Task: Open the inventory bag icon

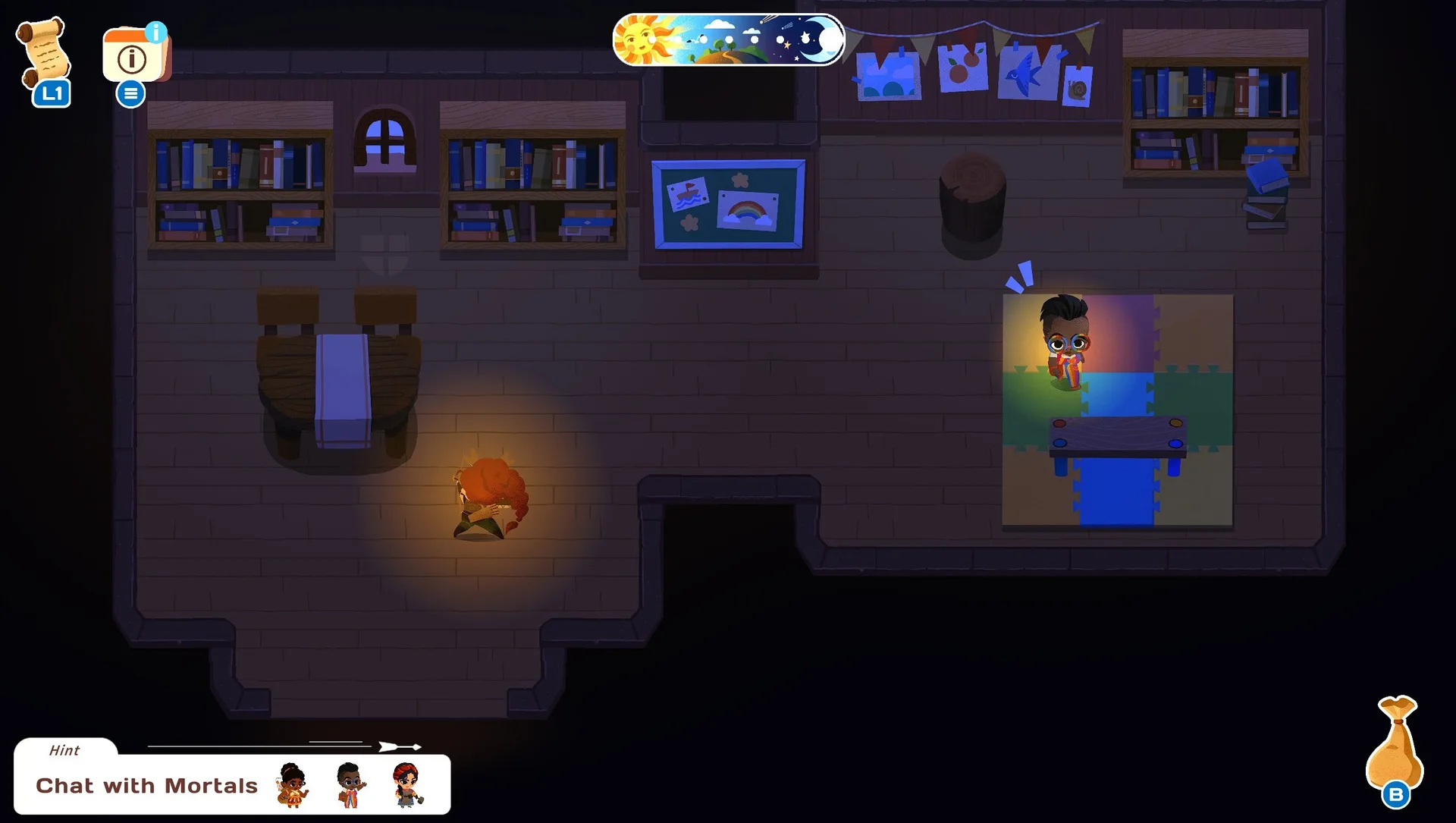Action: [1395, 743]
